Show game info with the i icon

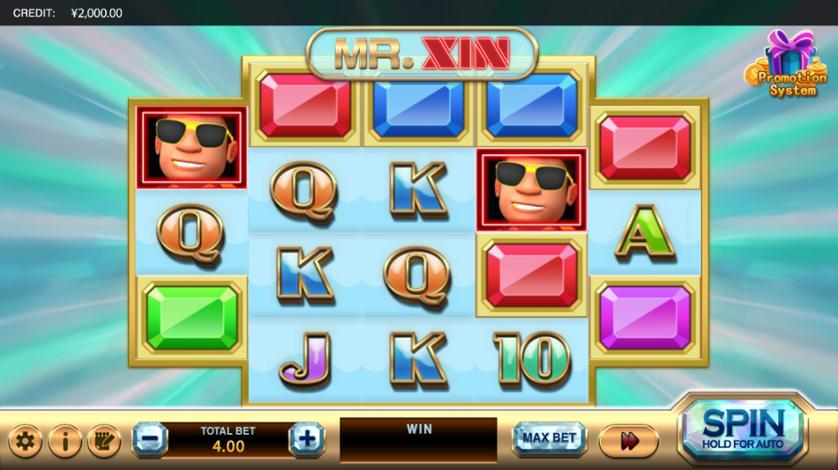(65, 440)
